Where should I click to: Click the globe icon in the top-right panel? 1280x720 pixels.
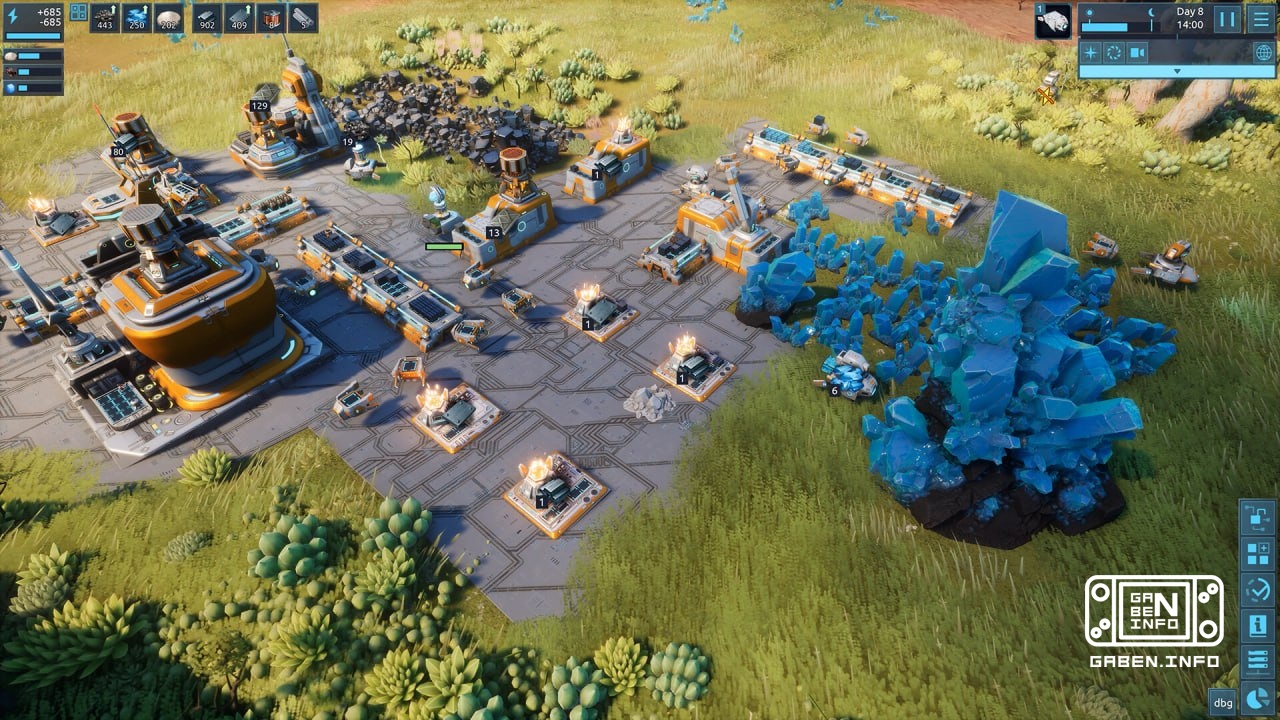click(x=1263, y=51)
